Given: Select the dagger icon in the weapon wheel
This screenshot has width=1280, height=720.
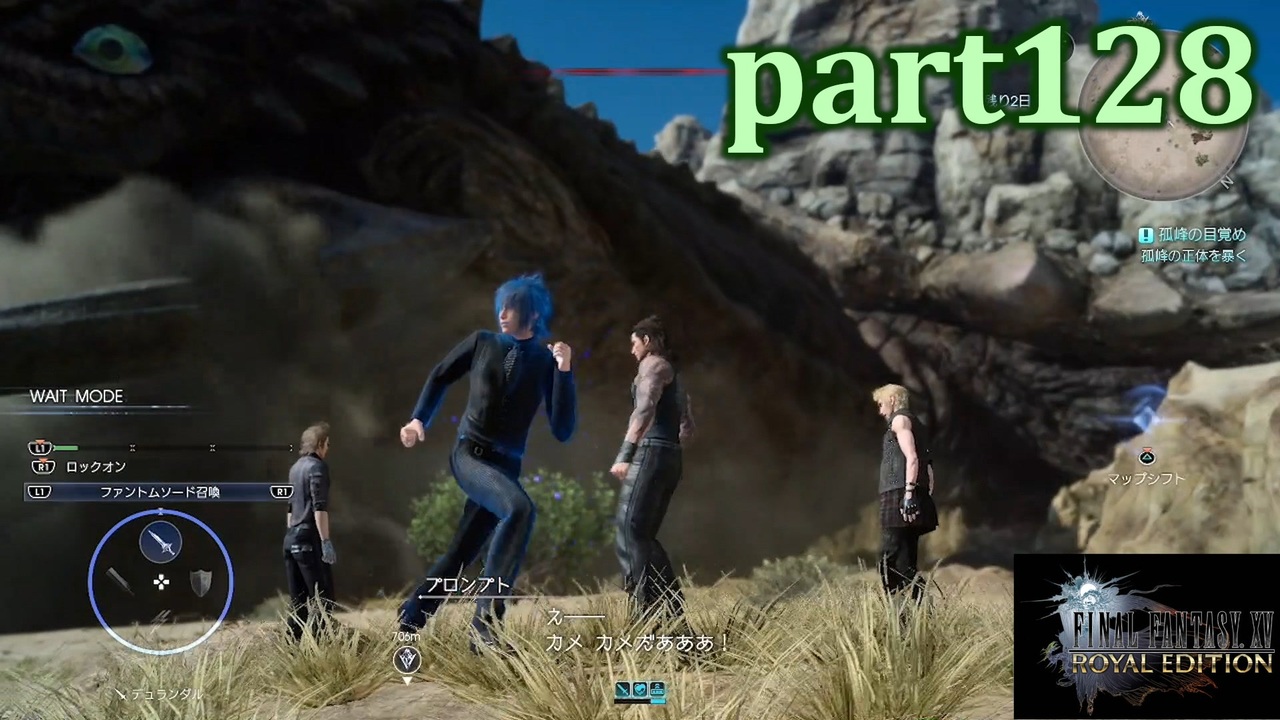Looking at the screenshot, I should pyautogui.click(x=120, y=583).
